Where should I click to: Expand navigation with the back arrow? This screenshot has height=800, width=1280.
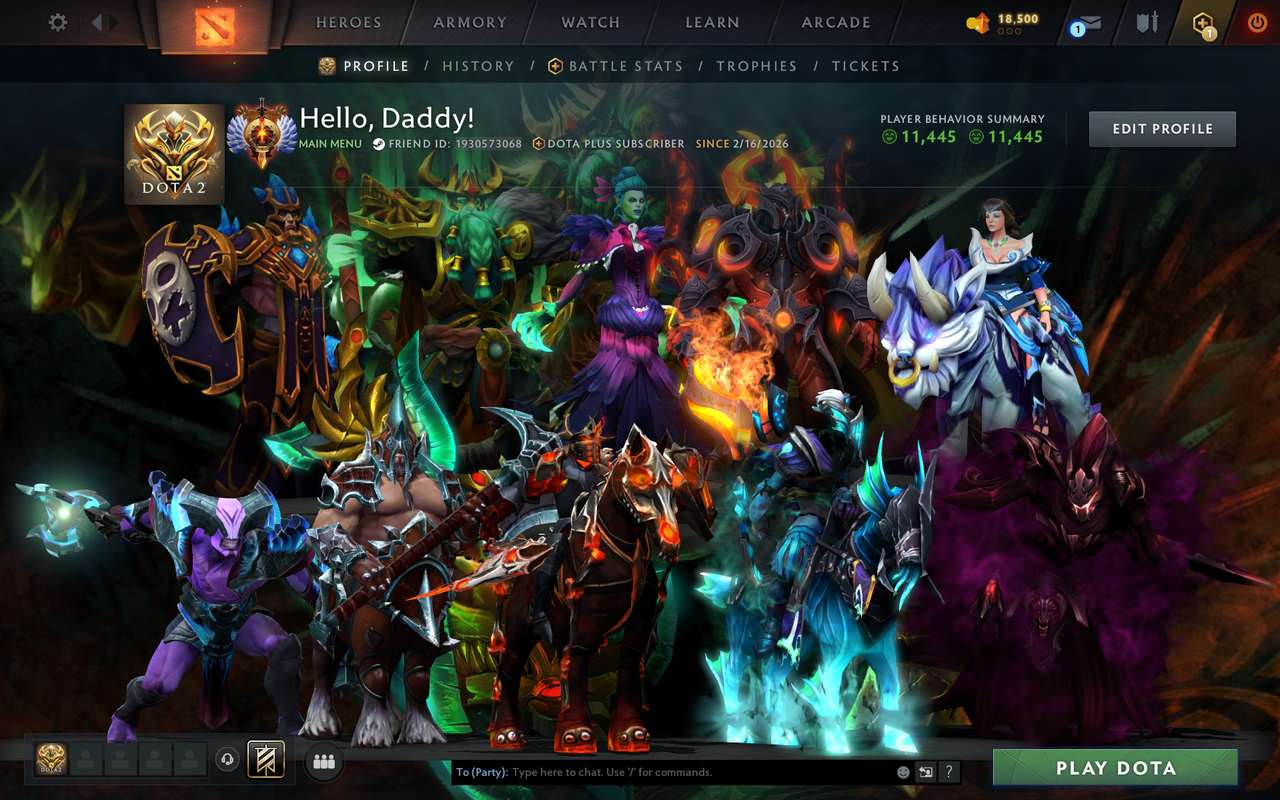coord(95,20)
